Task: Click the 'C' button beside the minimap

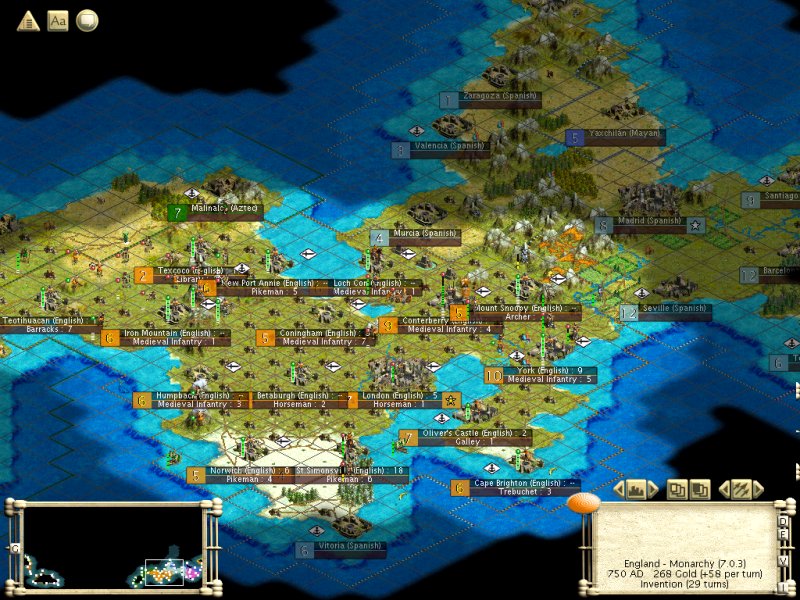Action: point(15,548)
